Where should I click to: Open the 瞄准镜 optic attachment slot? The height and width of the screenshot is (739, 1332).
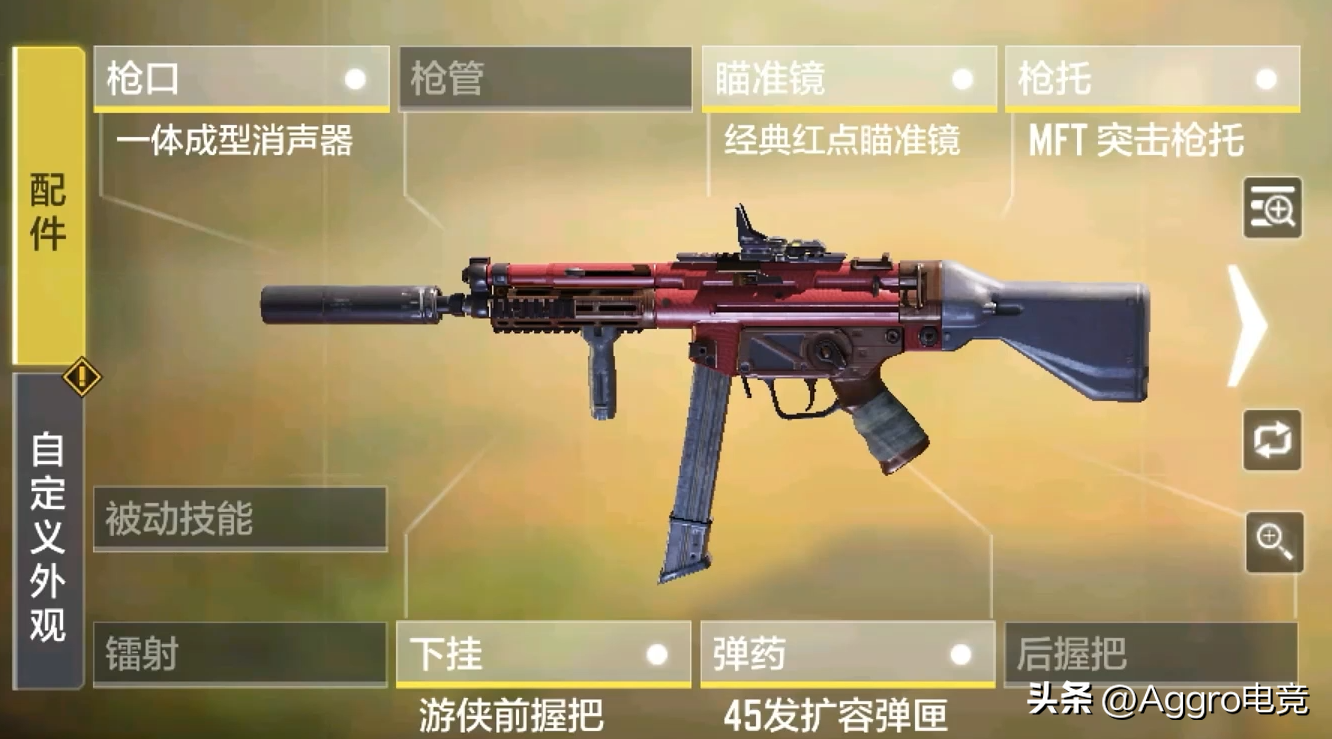(x=850, y=78)
